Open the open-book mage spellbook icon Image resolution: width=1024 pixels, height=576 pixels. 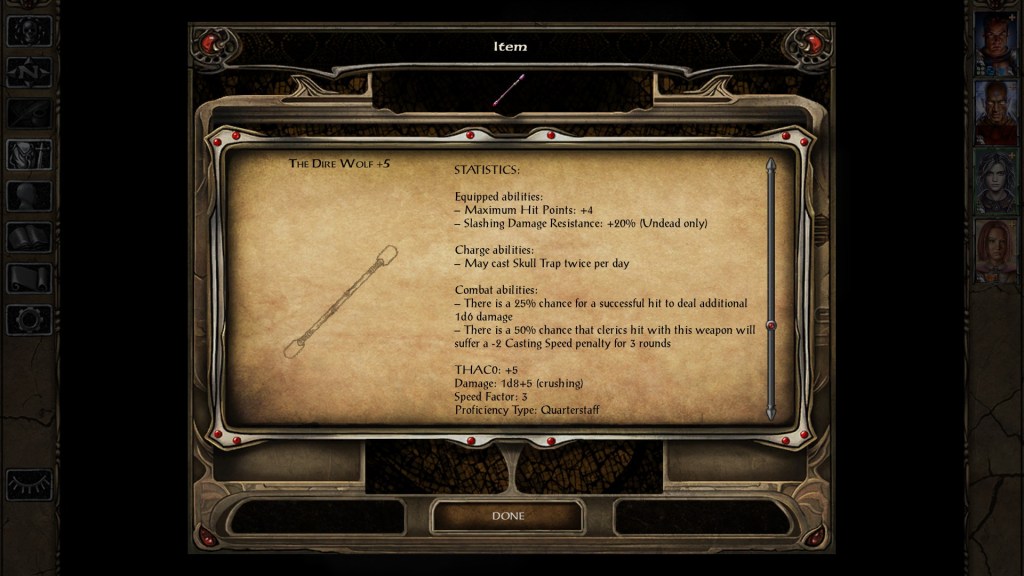point(29,237)
